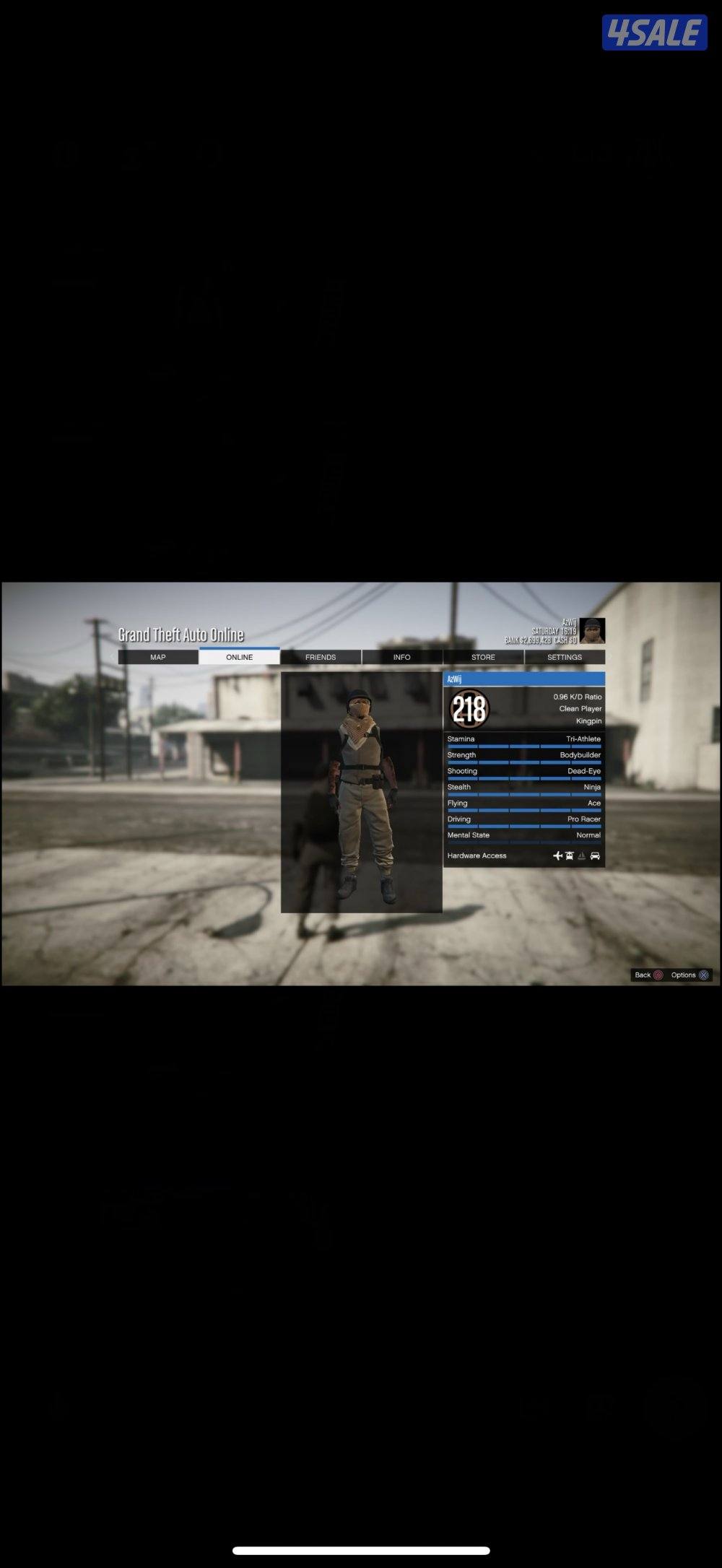Image resolution: width=722 pixels, height=1568 pixels.
Task: Click the rank 218 badge
Action: point(469,709)
